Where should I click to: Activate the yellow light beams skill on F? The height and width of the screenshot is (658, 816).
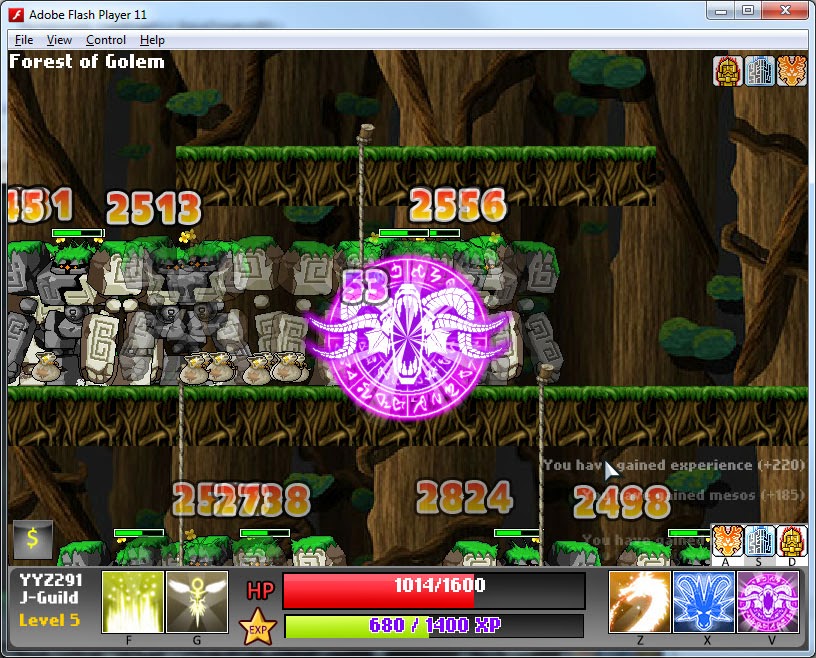(x=132, y=602)
